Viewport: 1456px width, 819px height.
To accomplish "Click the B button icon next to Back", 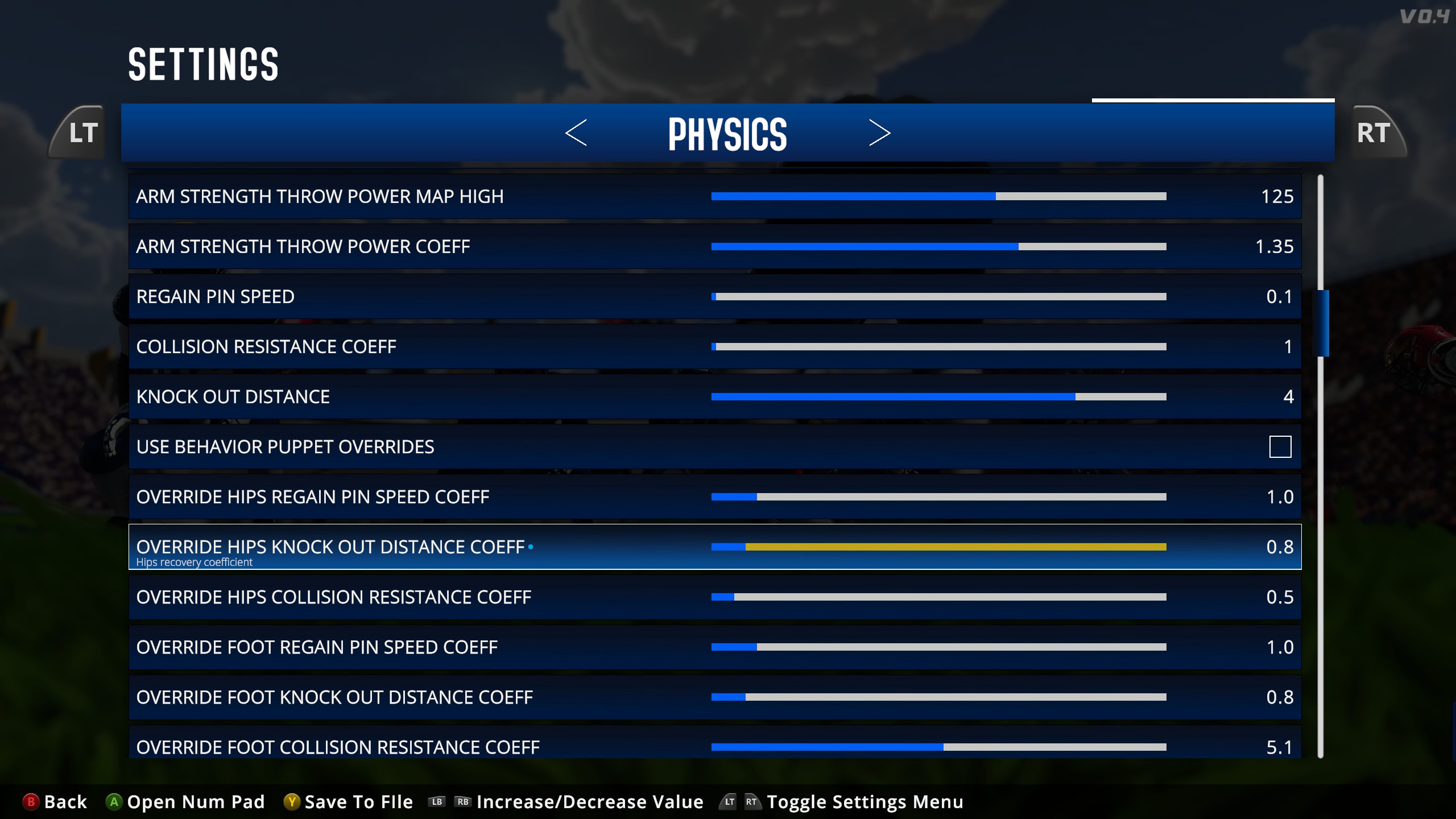I will (x=30, y=801).
